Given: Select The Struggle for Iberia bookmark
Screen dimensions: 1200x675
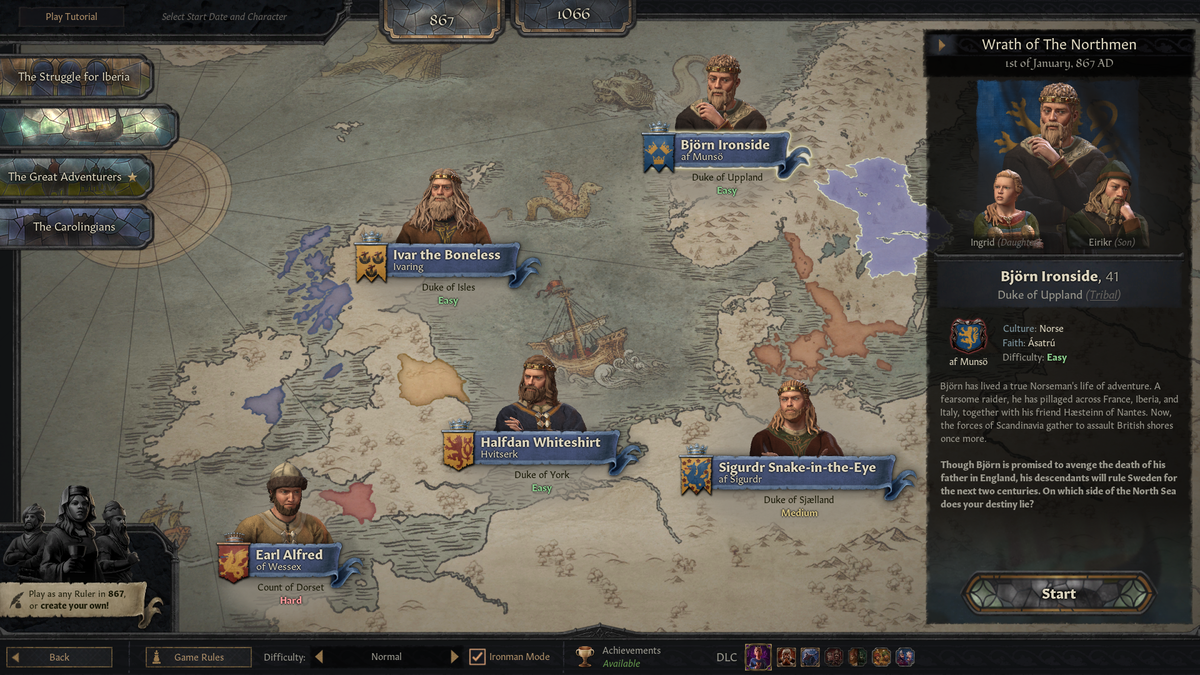Looking at the screenshot, I should click(x=75, y=77).
